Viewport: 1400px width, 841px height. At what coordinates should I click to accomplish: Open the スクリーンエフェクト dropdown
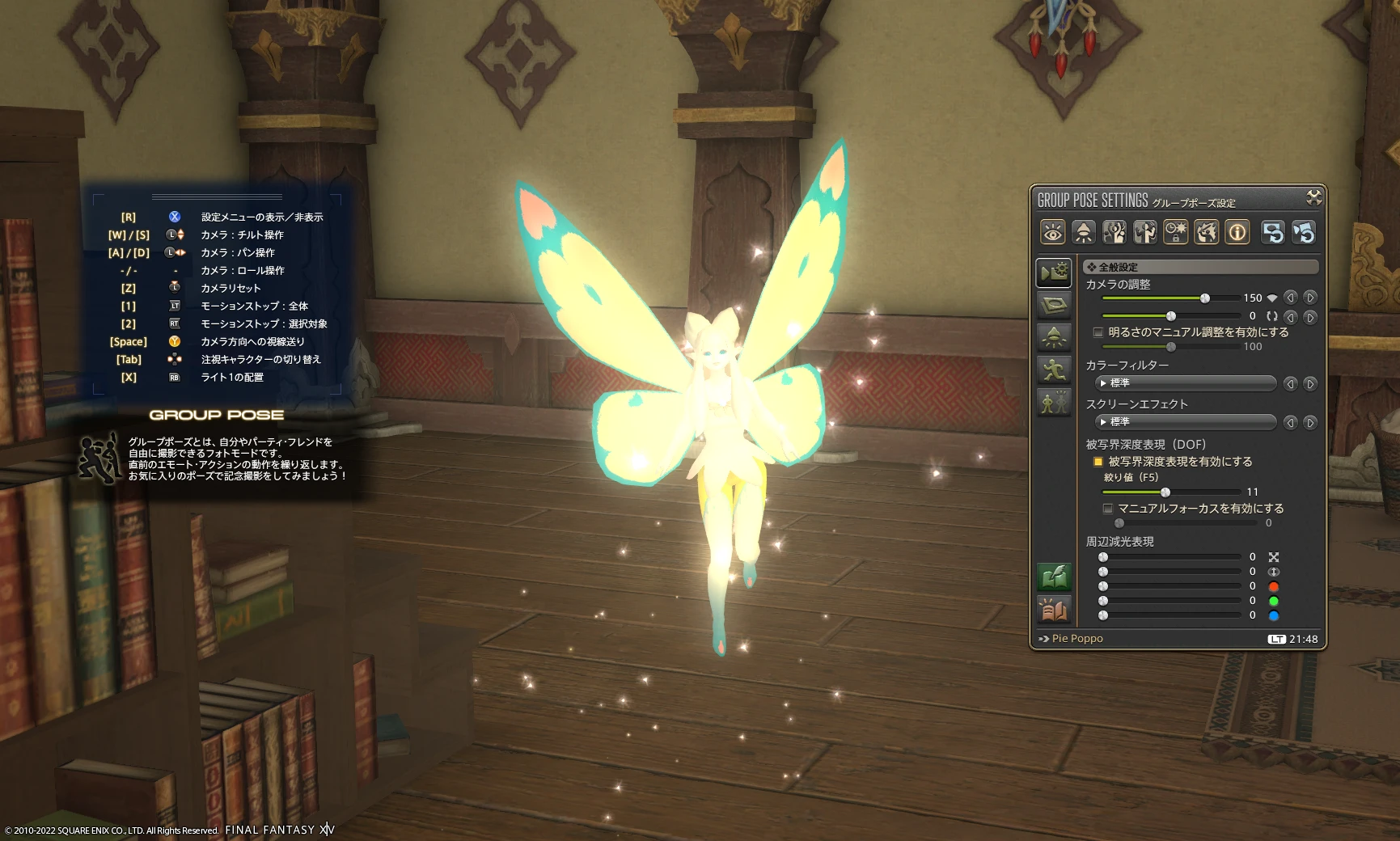tap(1186, 422)
